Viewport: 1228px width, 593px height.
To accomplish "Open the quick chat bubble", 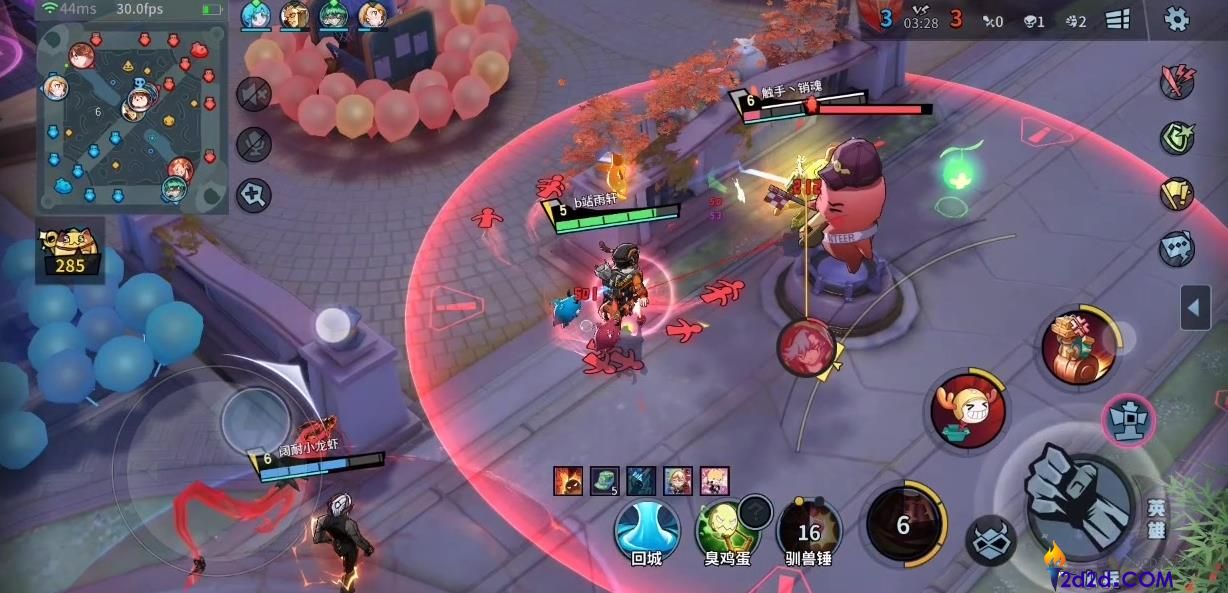I will [1177, 249].
